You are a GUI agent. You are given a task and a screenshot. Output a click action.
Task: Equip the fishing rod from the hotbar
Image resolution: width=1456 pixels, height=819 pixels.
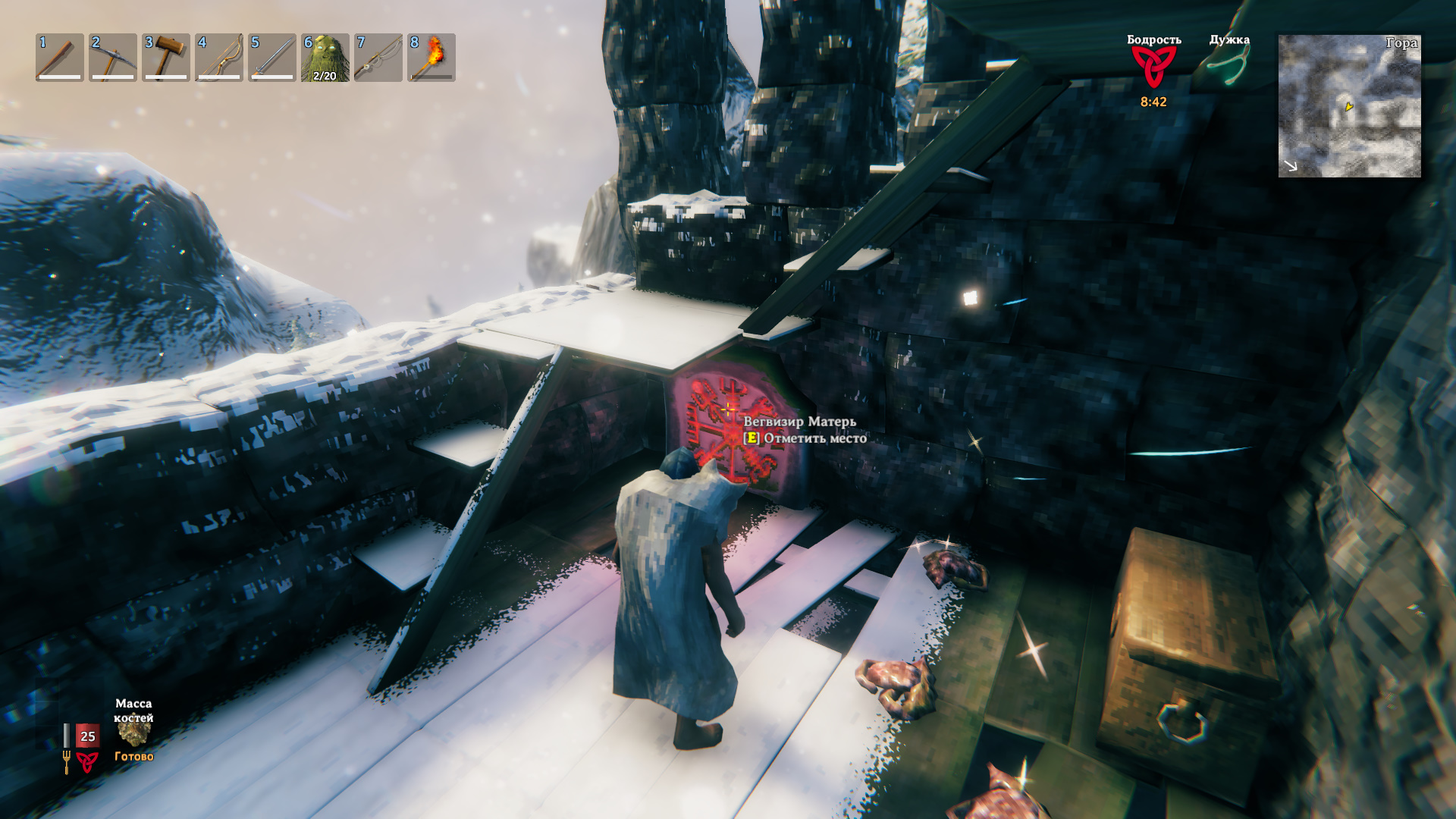point(378,58)
